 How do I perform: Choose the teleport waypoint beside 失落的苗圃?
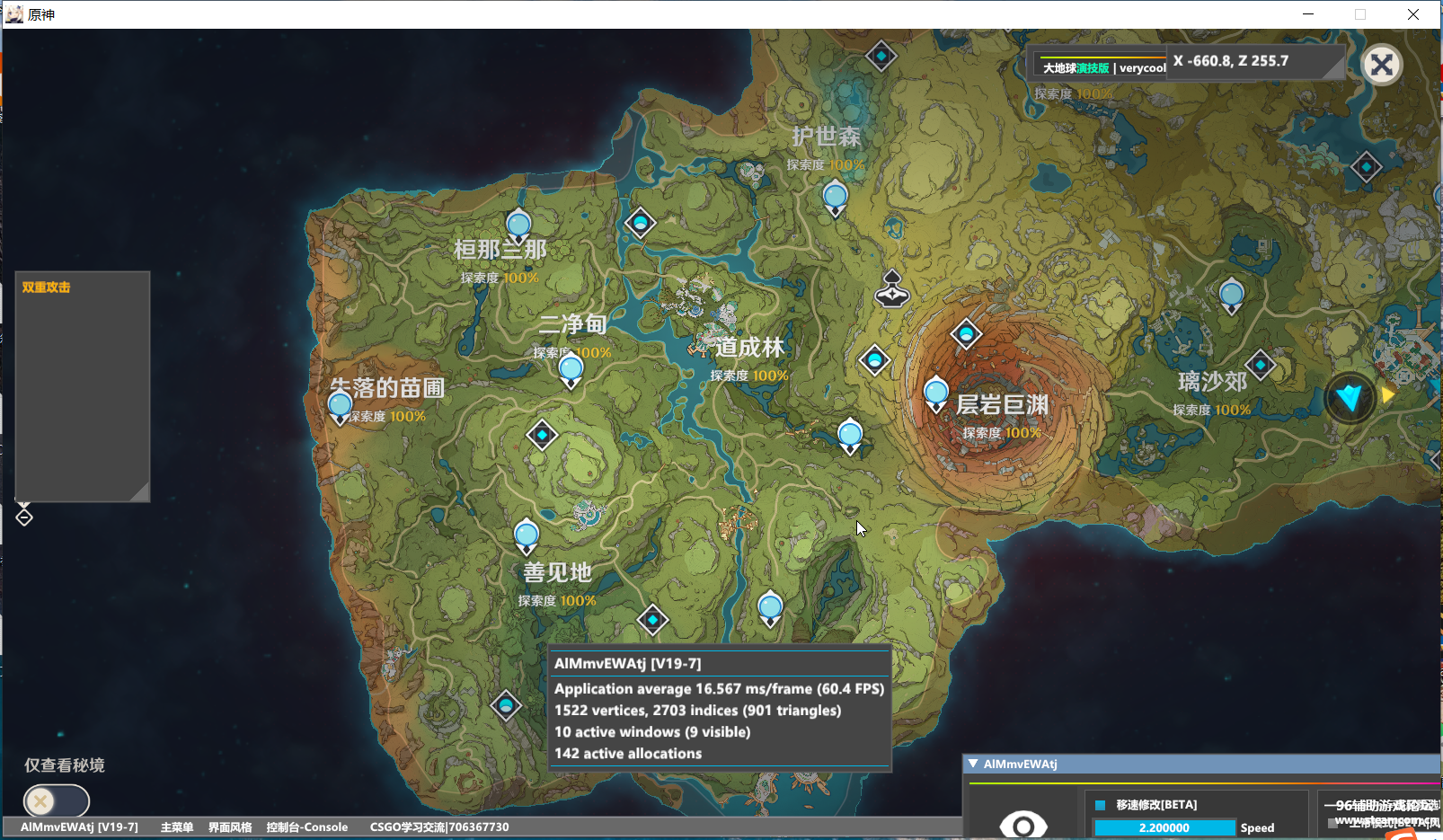point(340,406)
